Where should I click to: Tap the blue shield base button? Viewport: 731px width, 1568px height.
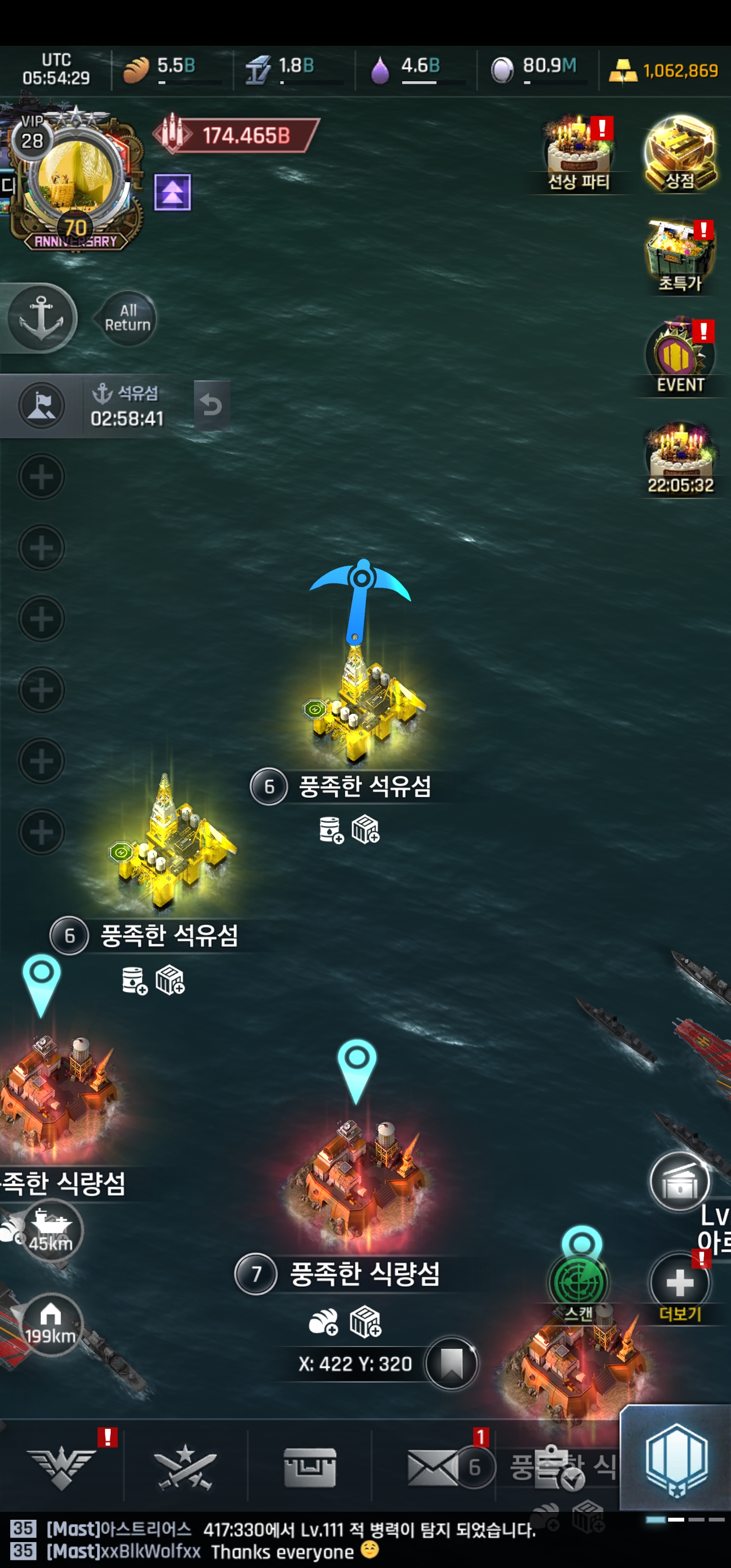pyautogui.click(x=676, y=1461)
